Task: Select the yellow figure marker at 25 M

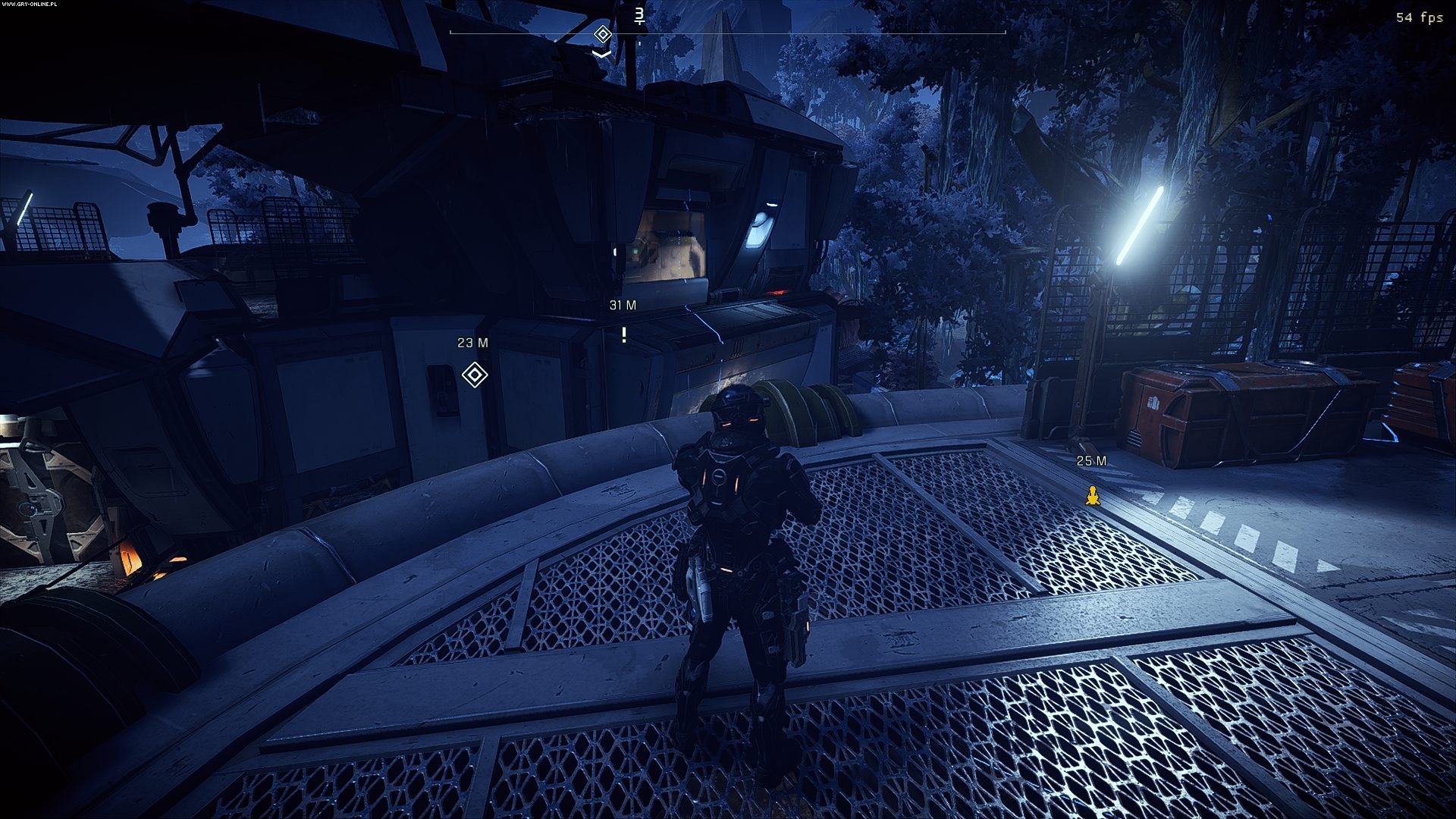Action: (x=1092, y=496)
